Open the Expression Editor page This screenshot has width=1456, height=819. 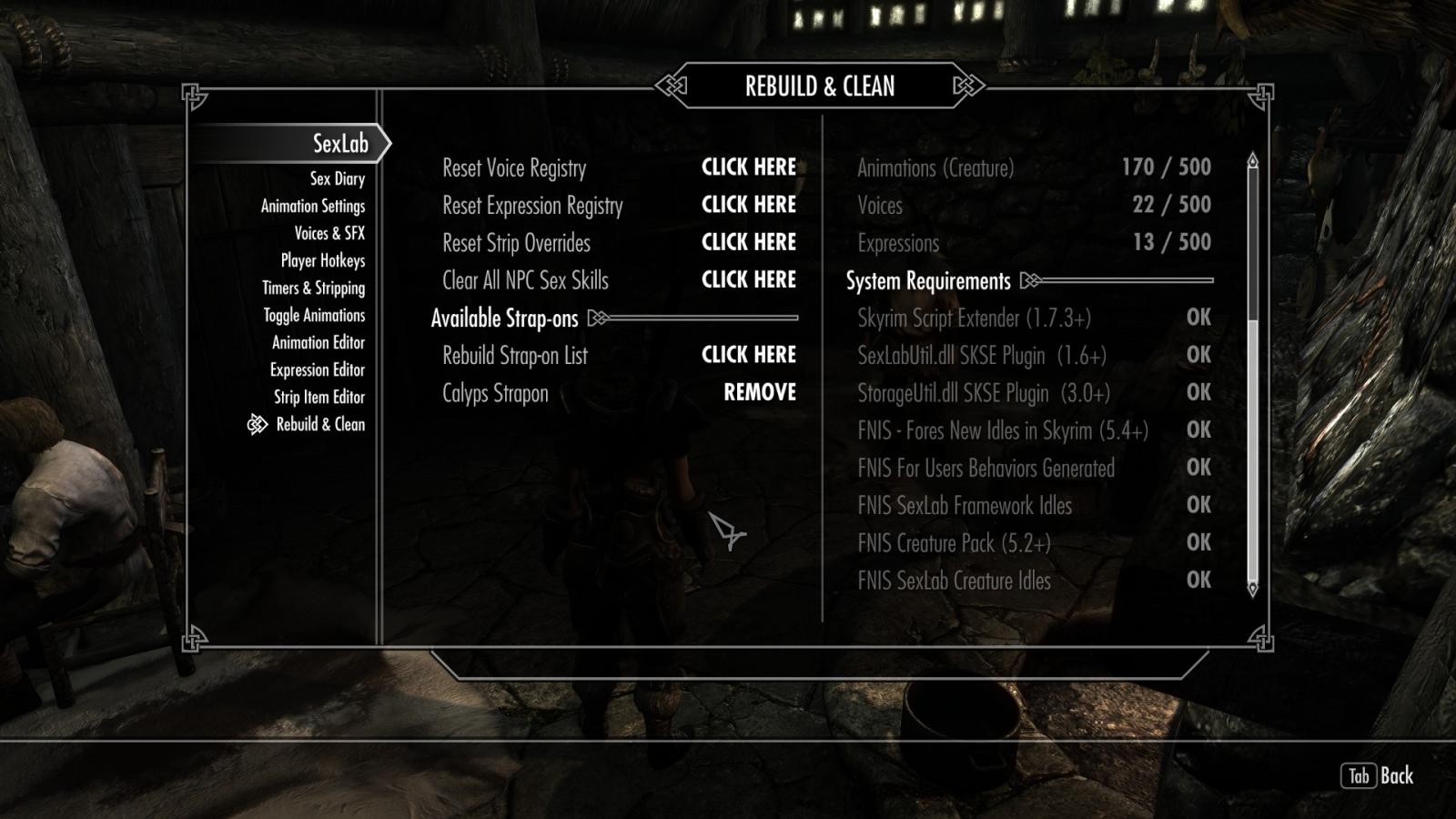coord(317,370)
